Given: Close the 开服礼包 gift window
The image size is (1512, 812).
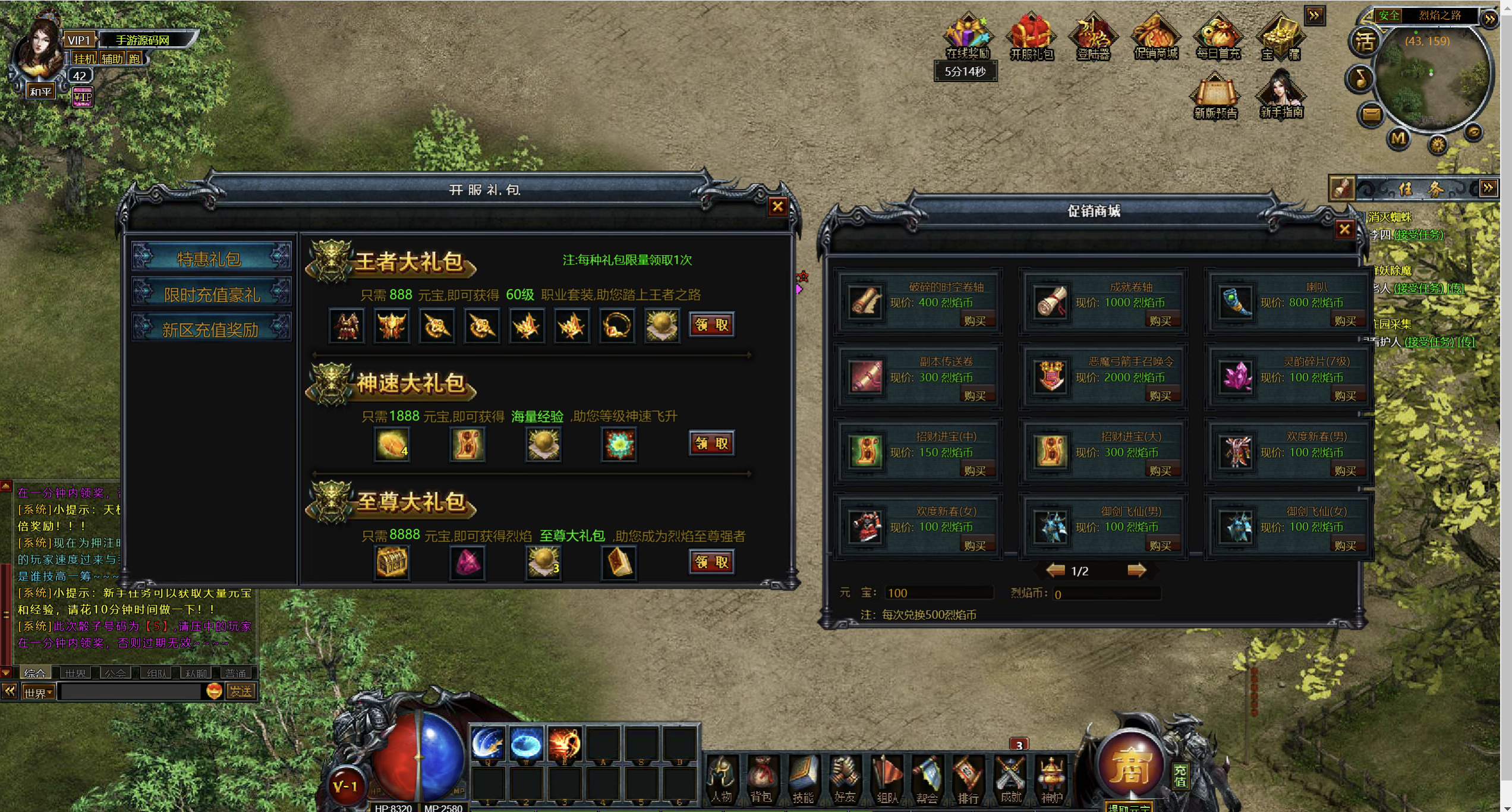Looking at the screenshot, I should [x=777, y=206].
